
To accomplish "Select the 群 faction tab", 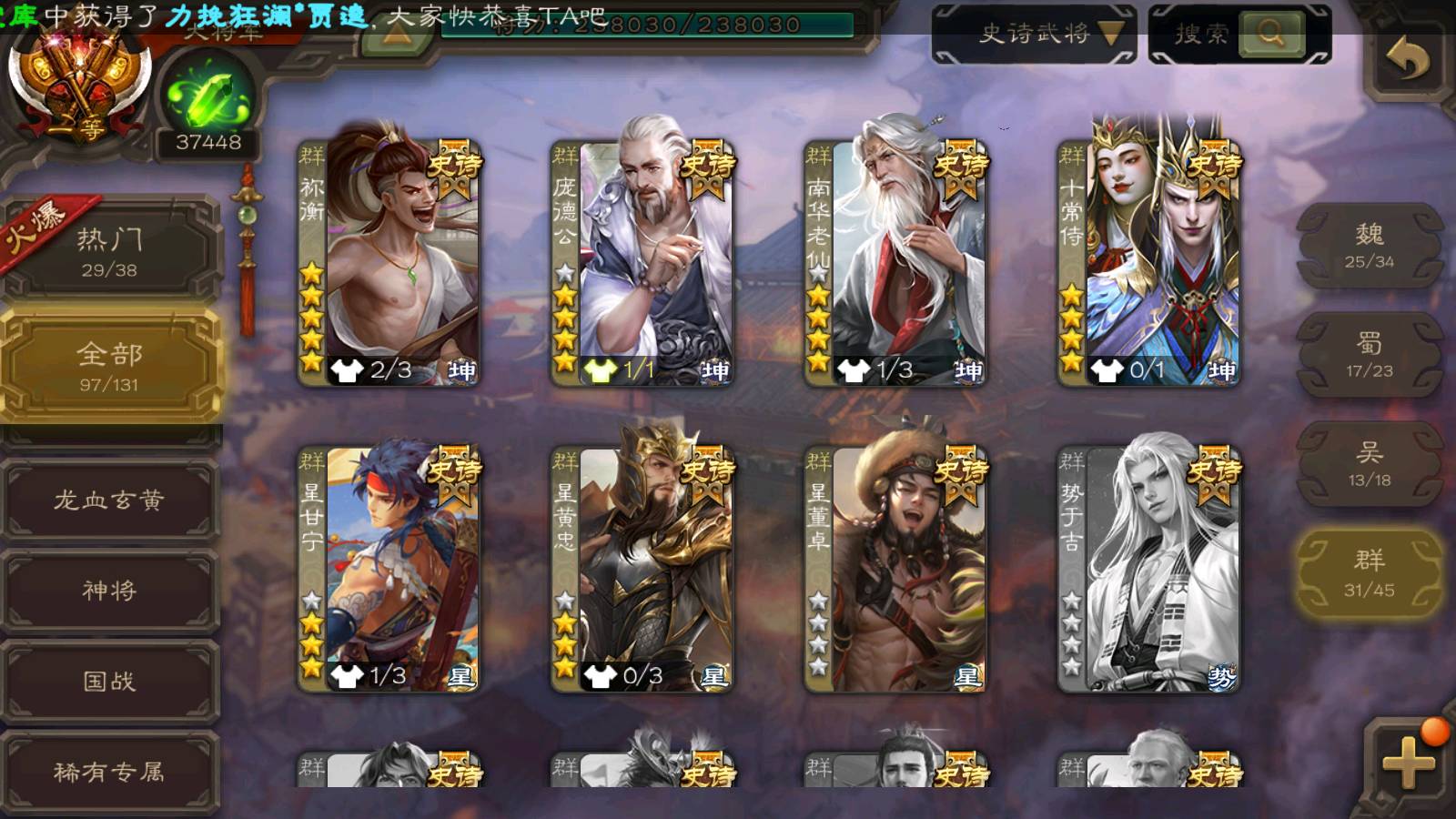I will 1369,573.
